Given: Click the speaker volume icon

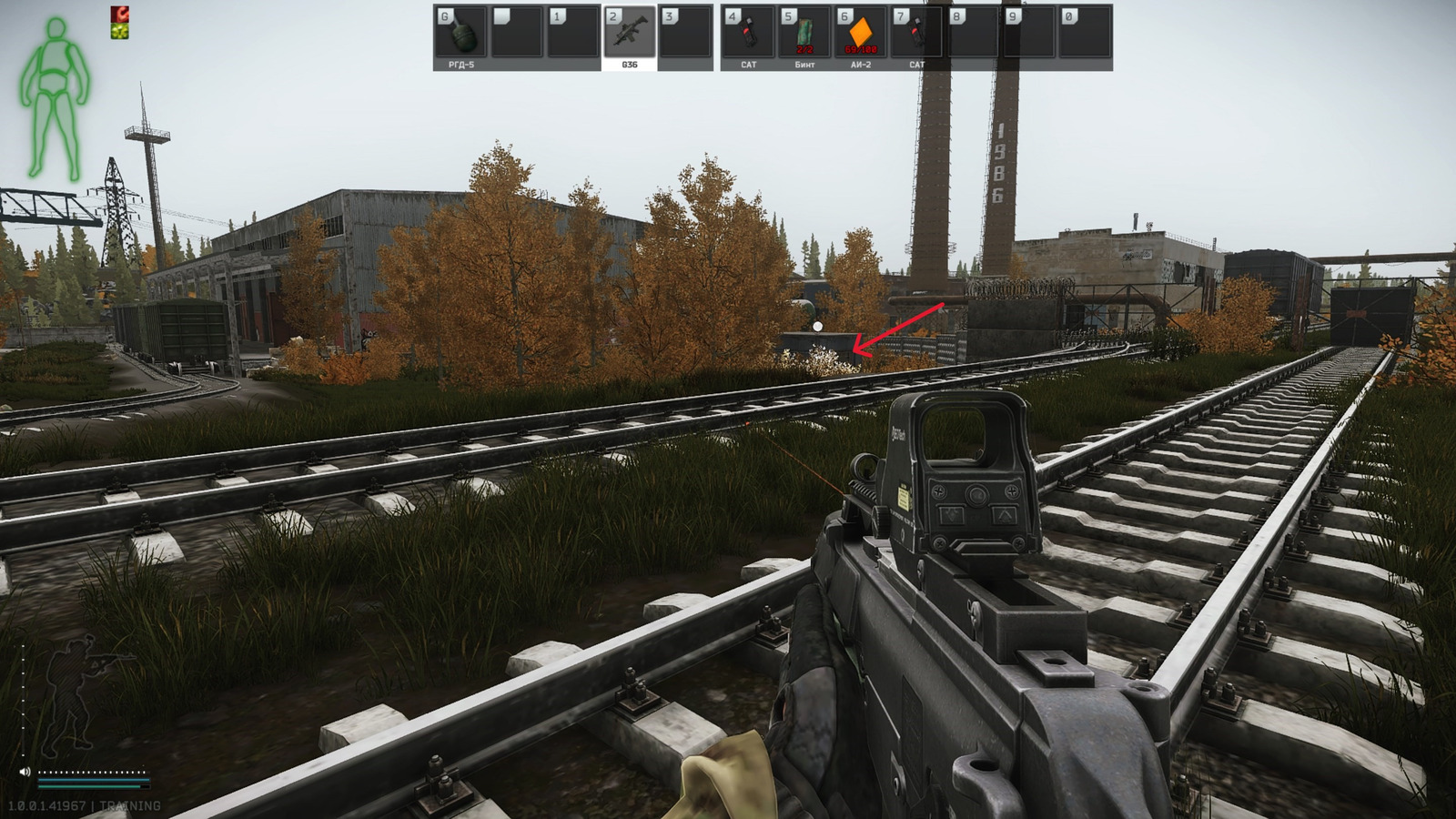Looking at the screenshot, I should [x=25, y=772].
